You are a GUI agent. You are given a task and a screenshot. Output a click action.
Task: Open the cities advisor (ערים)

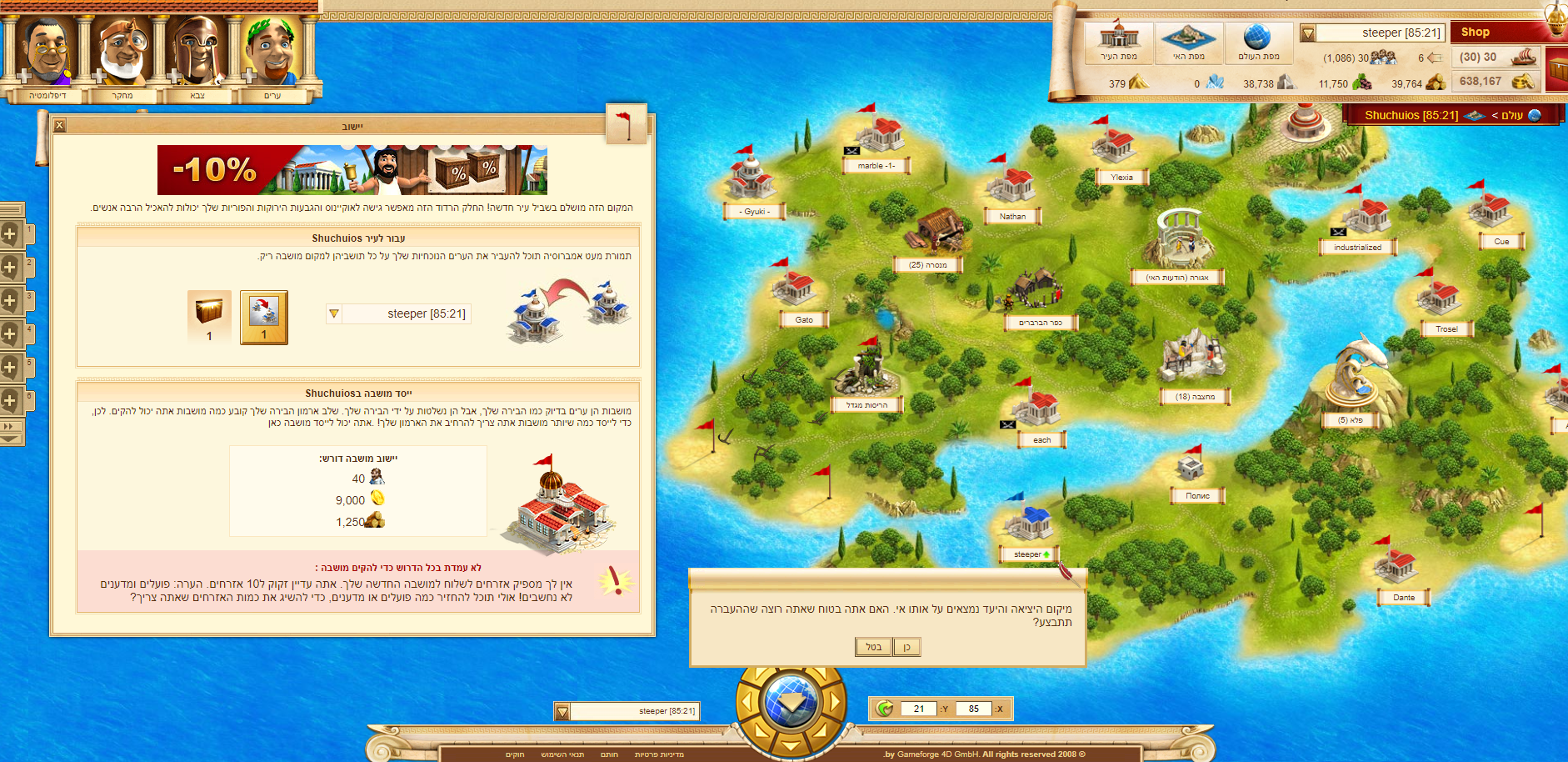click(272, 52)
